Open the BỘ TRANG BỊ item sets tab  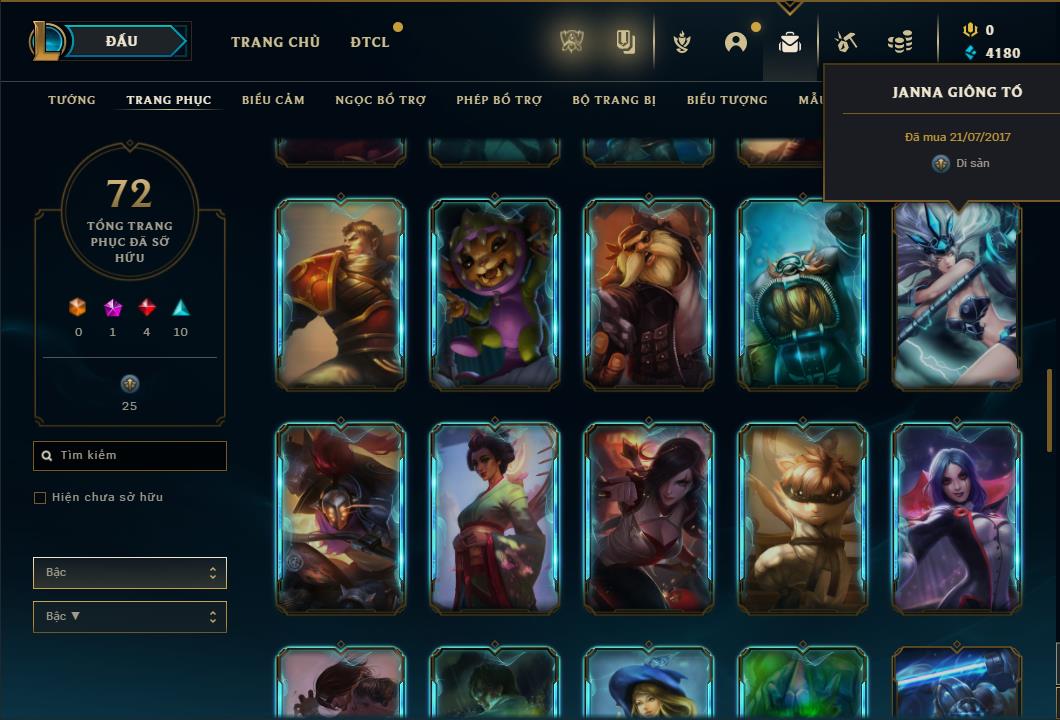614,100
